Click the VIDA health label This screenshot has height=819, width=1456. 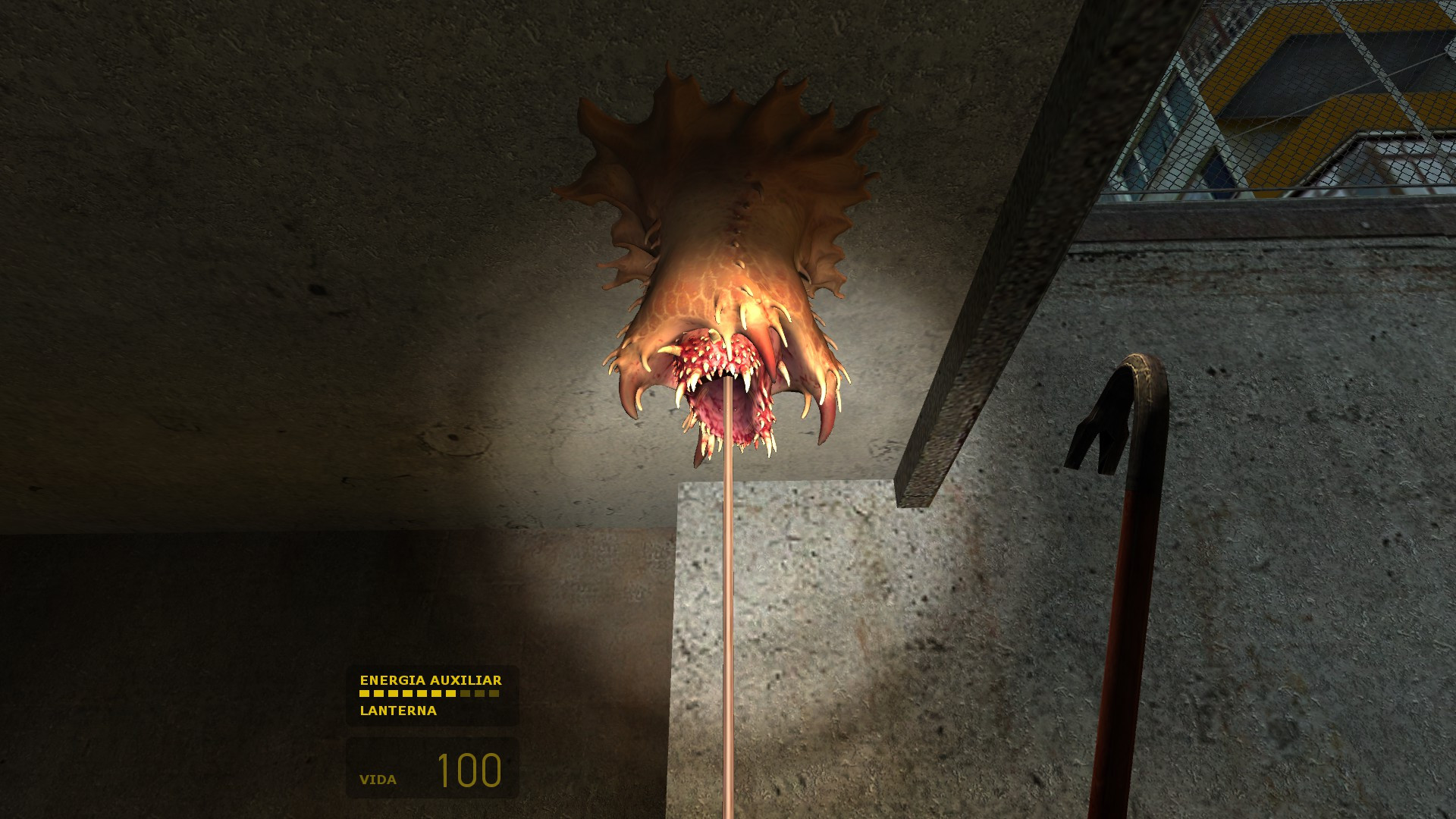tap(378, 778)
